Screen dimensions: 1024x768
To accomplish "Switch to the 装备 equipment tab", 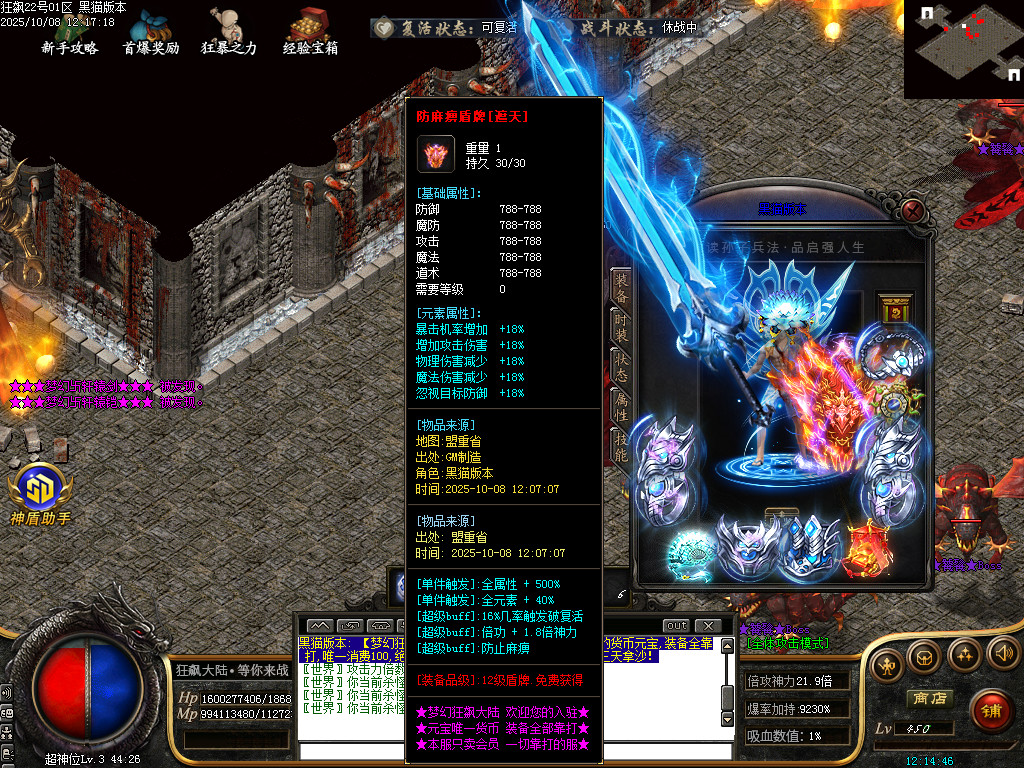I will pos(621,286).
